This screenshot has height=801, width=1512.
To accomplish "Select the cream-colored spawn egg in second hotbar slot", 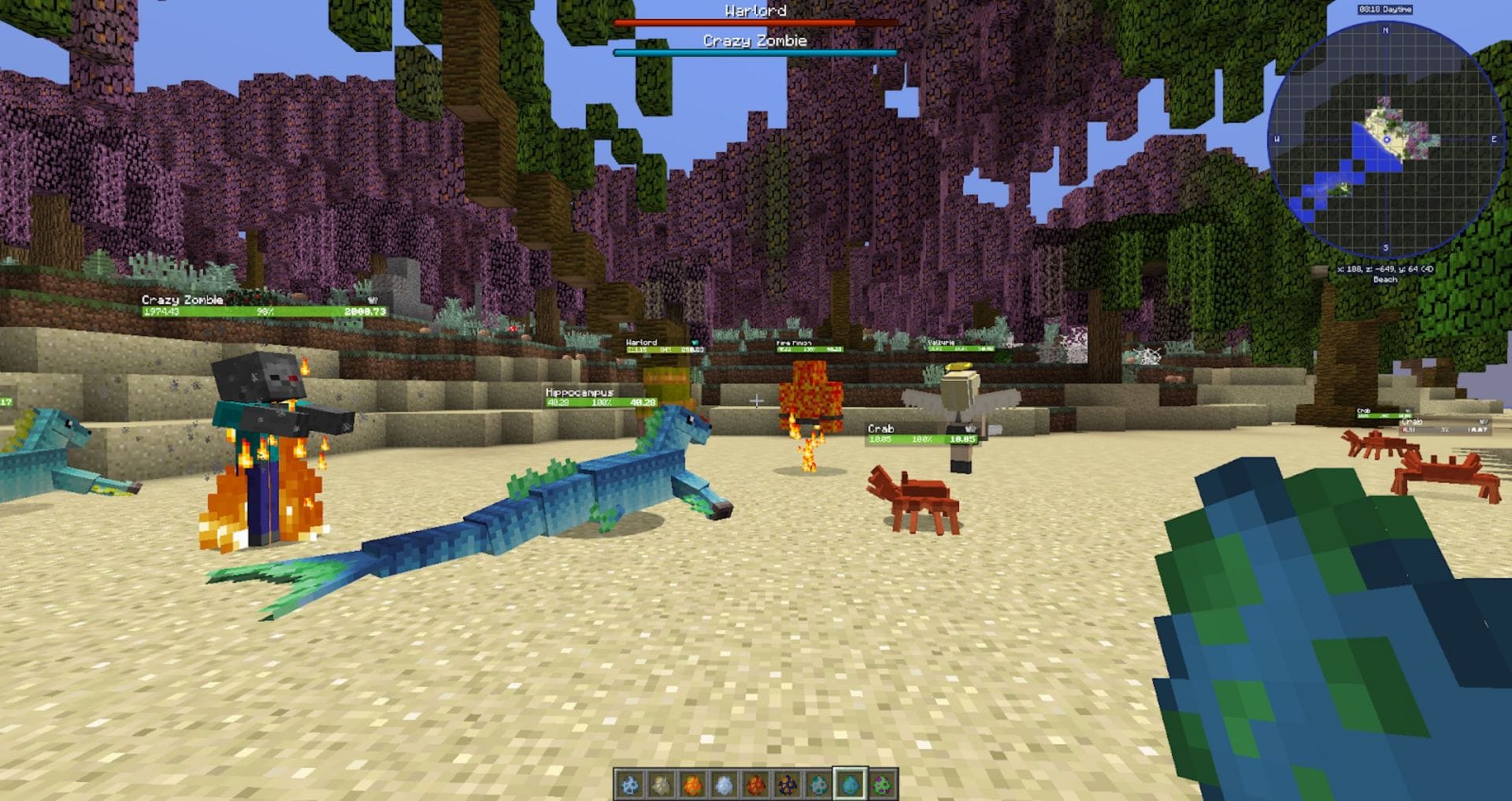I will tap(660, 784).
